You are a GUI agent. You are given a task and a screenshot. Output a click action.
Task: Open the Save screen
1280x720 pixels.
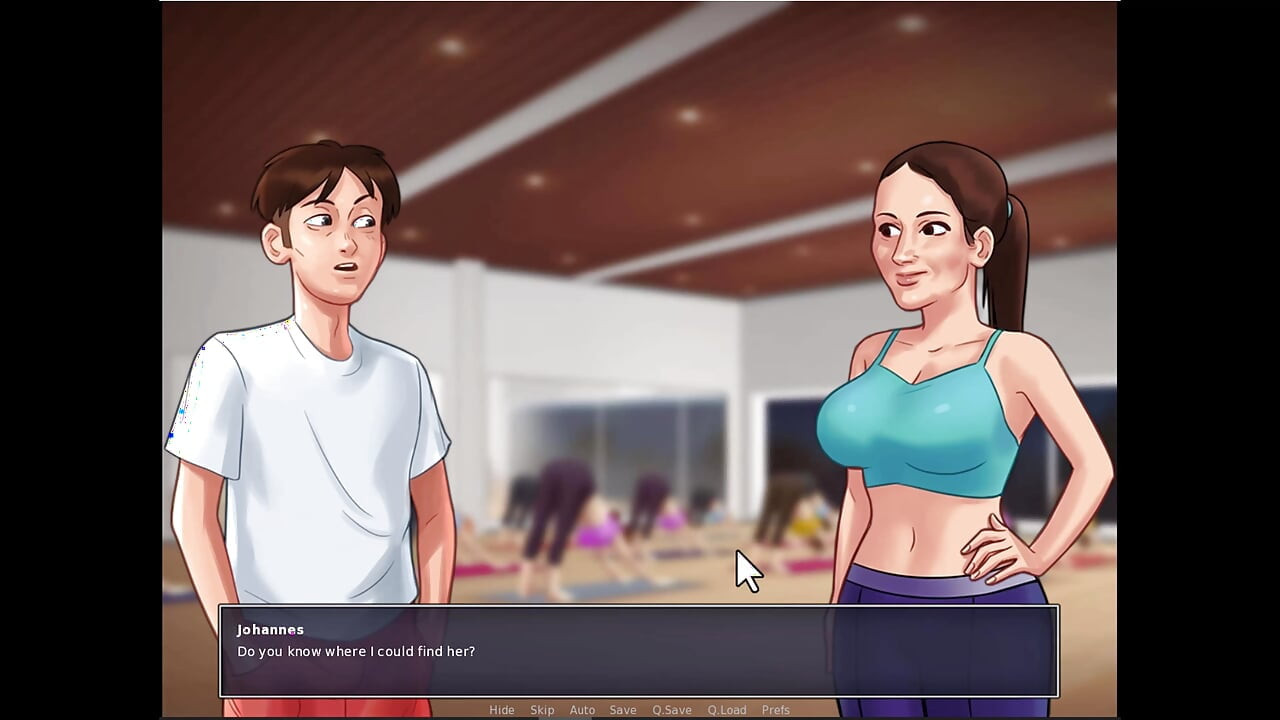622,710
